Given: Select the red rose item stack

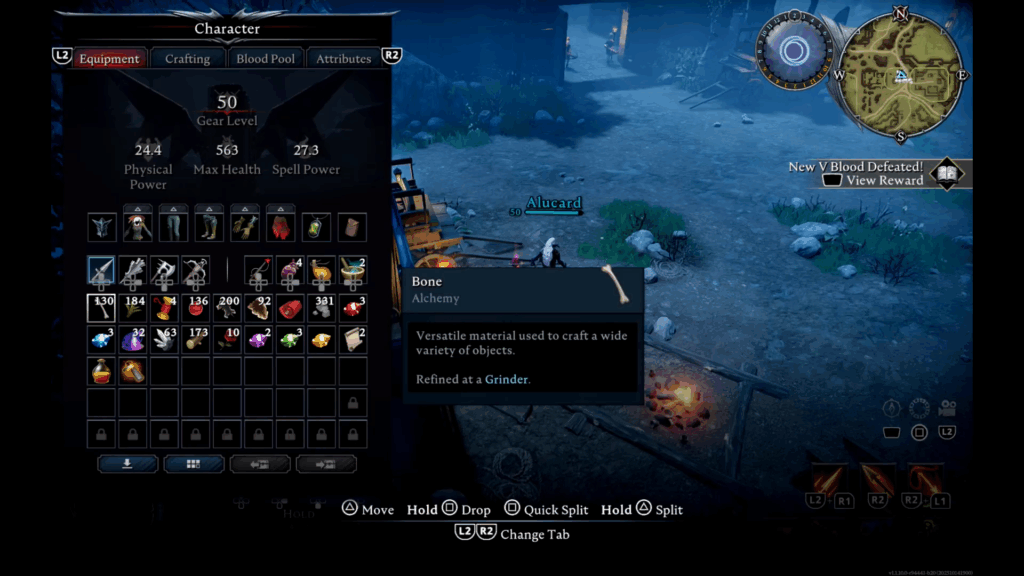Looking at the screenshot, I should coord(228,340).
